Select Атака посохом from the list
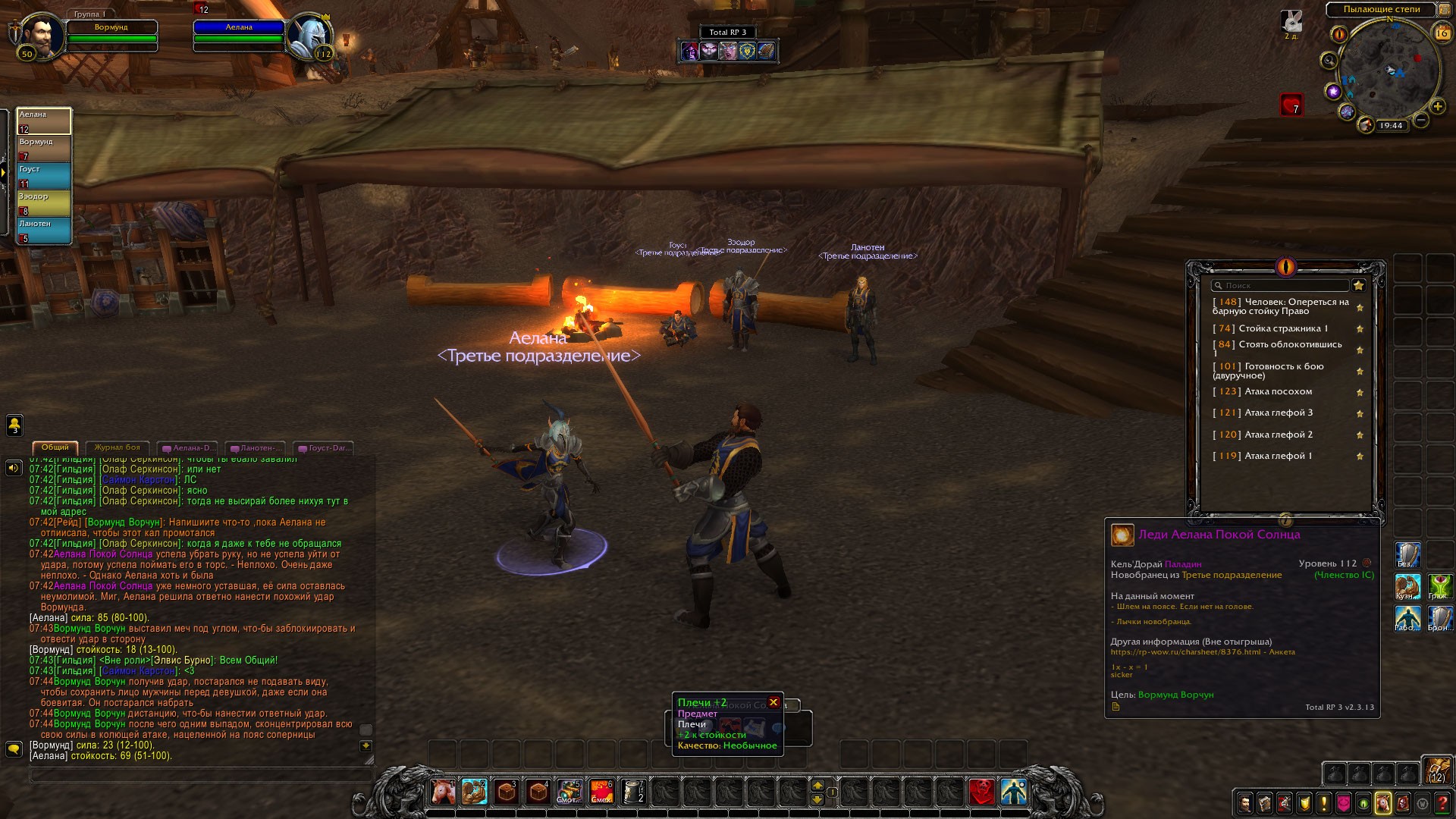This screenshot has height=819, width=1456. [1278, 392]
